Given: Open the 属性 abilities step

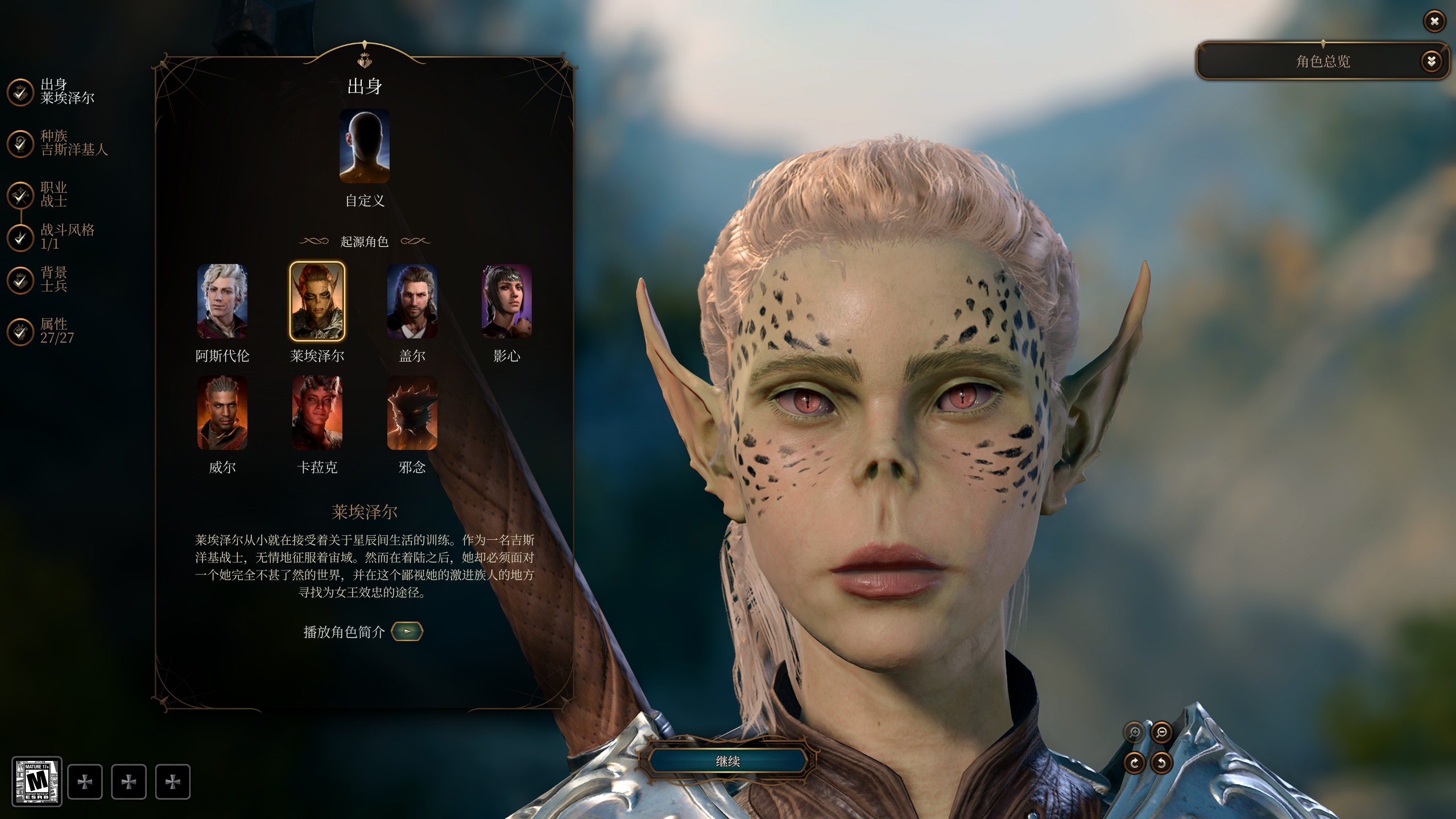Looking at the screenshot, I should [x=20, y=331].
